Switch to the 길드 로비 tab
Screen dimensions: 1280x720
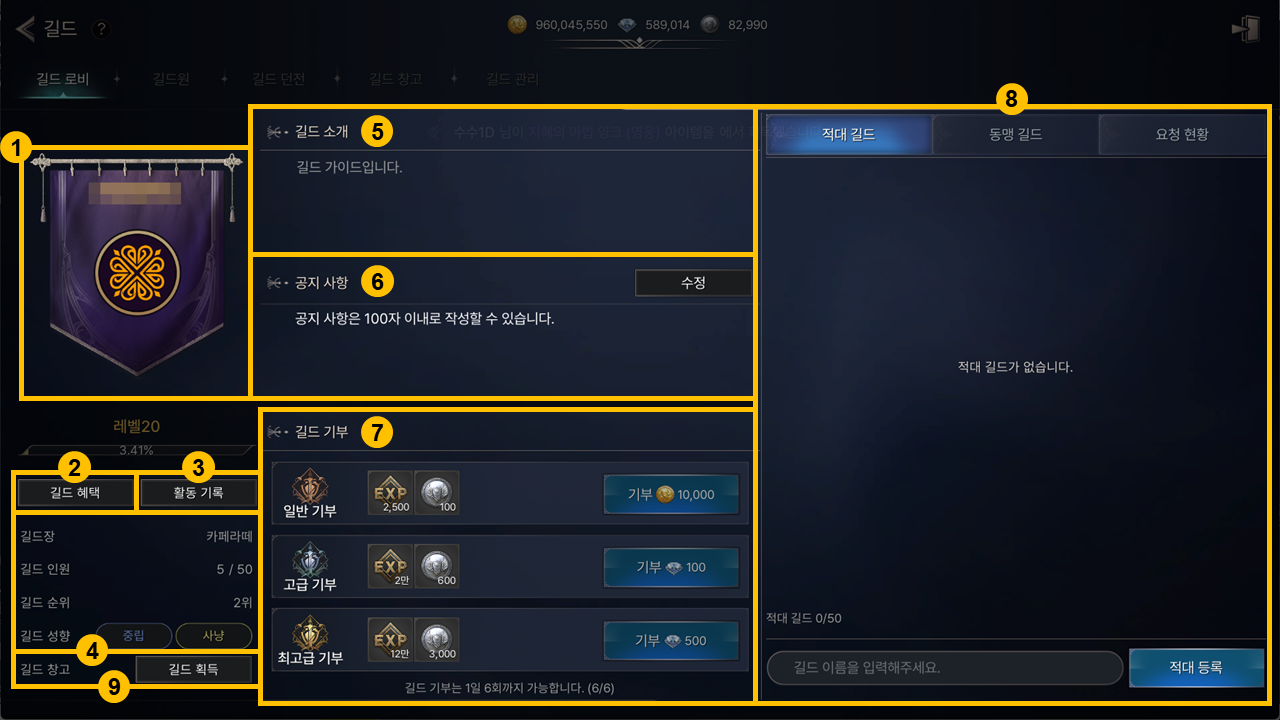pos(63,79)
